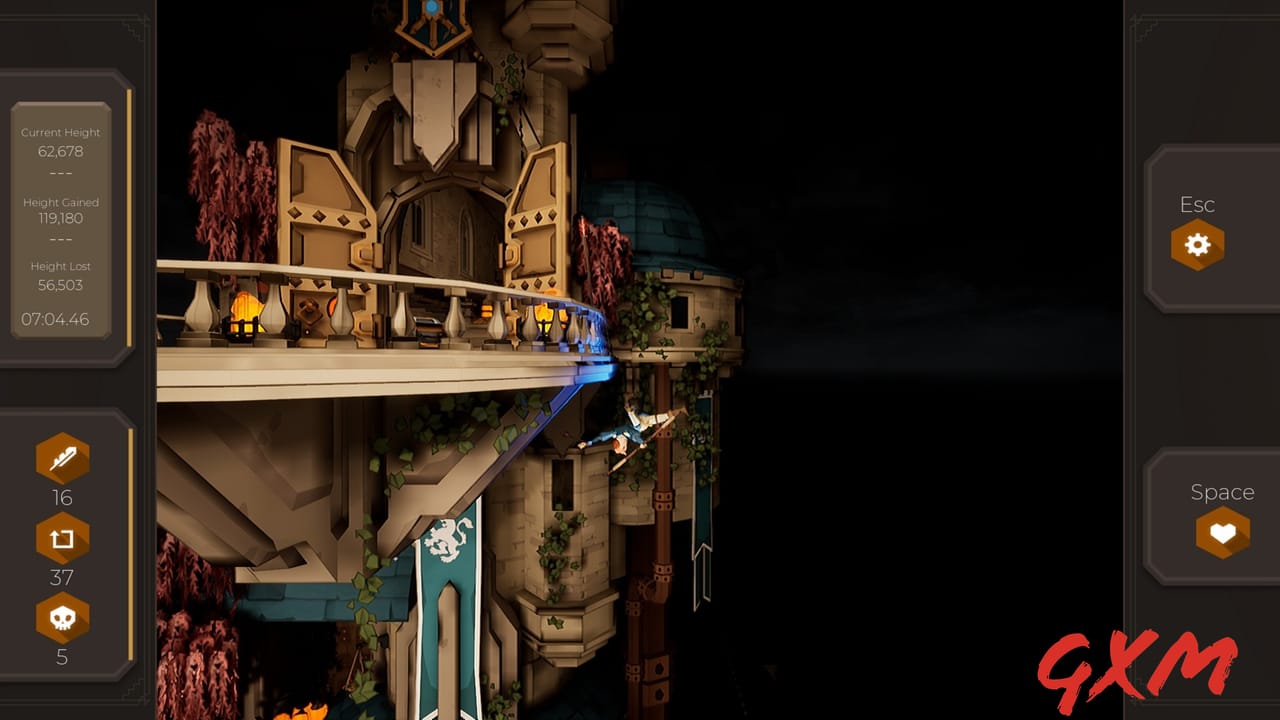Select the feather counter value 16

[61, 497]
